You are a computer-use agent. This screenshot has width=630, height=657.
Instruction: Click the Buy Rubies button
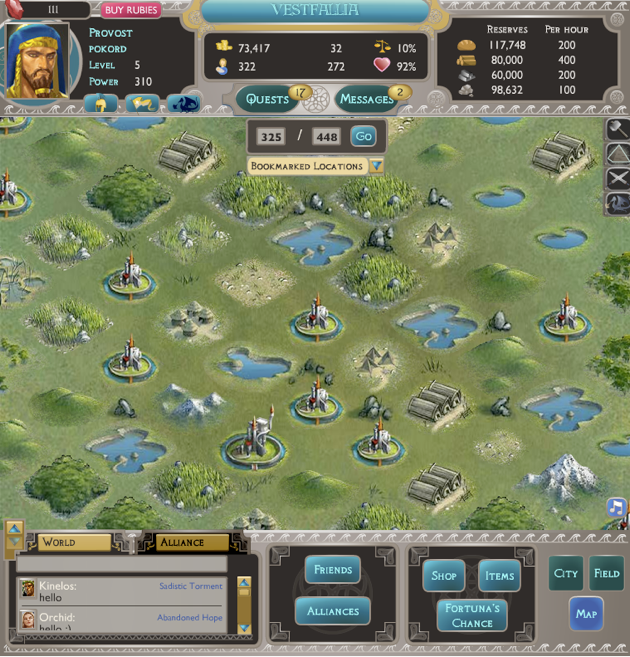pyautogui.click(x=131, y=10)
